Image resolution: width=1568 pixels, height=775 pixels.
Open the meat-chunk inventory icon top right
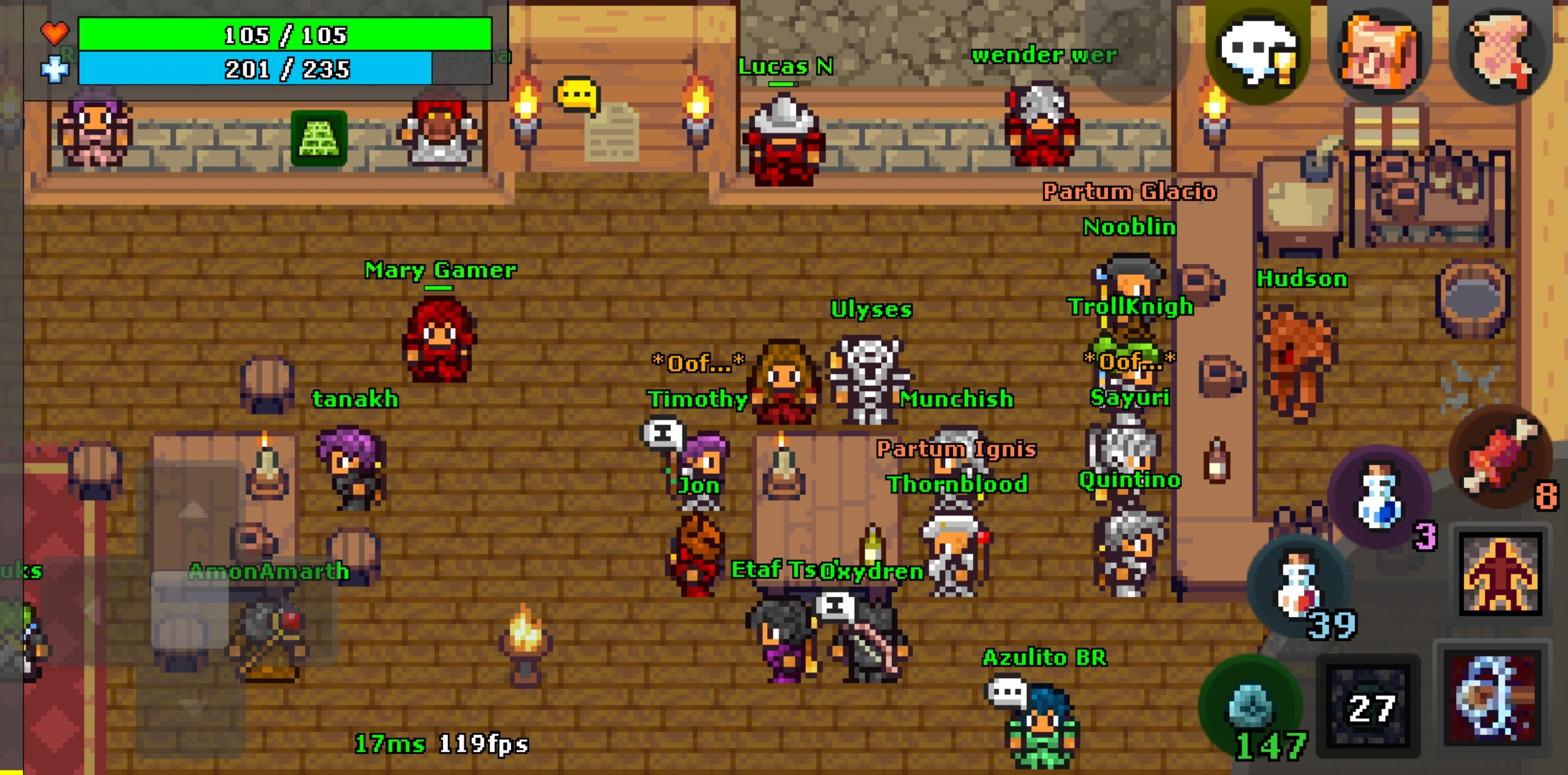point(1381,52)
